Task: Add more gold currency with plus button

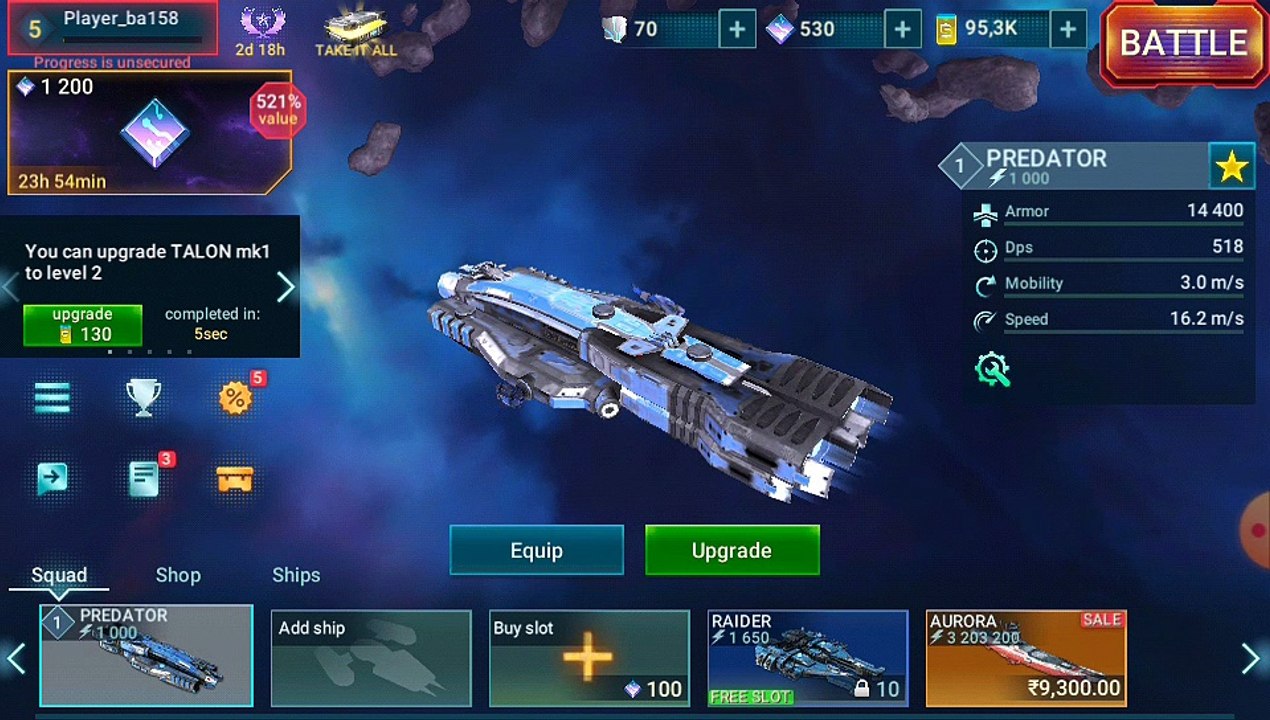Action: (1068, 30)
